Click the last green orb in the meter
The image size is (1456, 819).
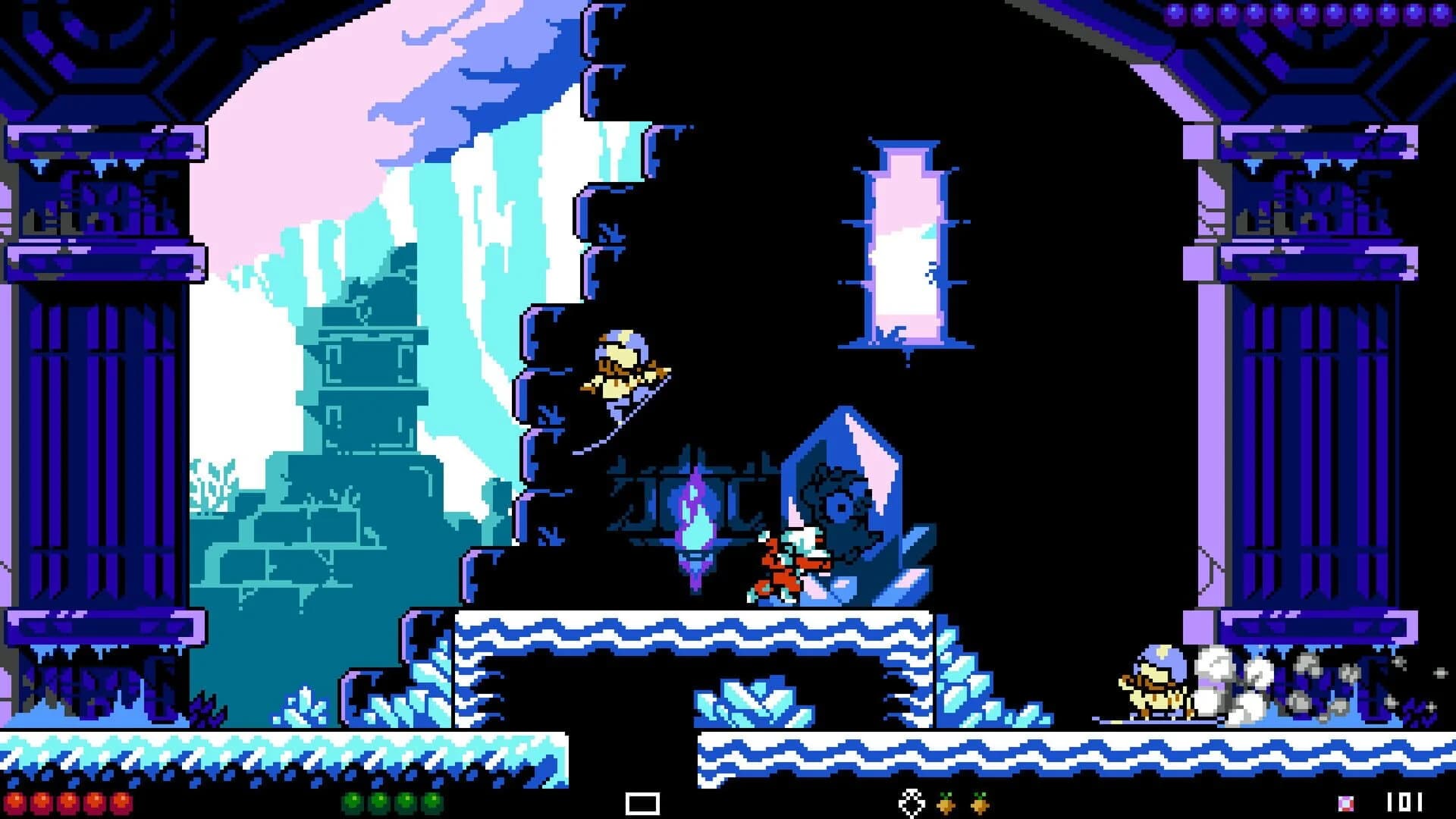click(x=430, y=802)
